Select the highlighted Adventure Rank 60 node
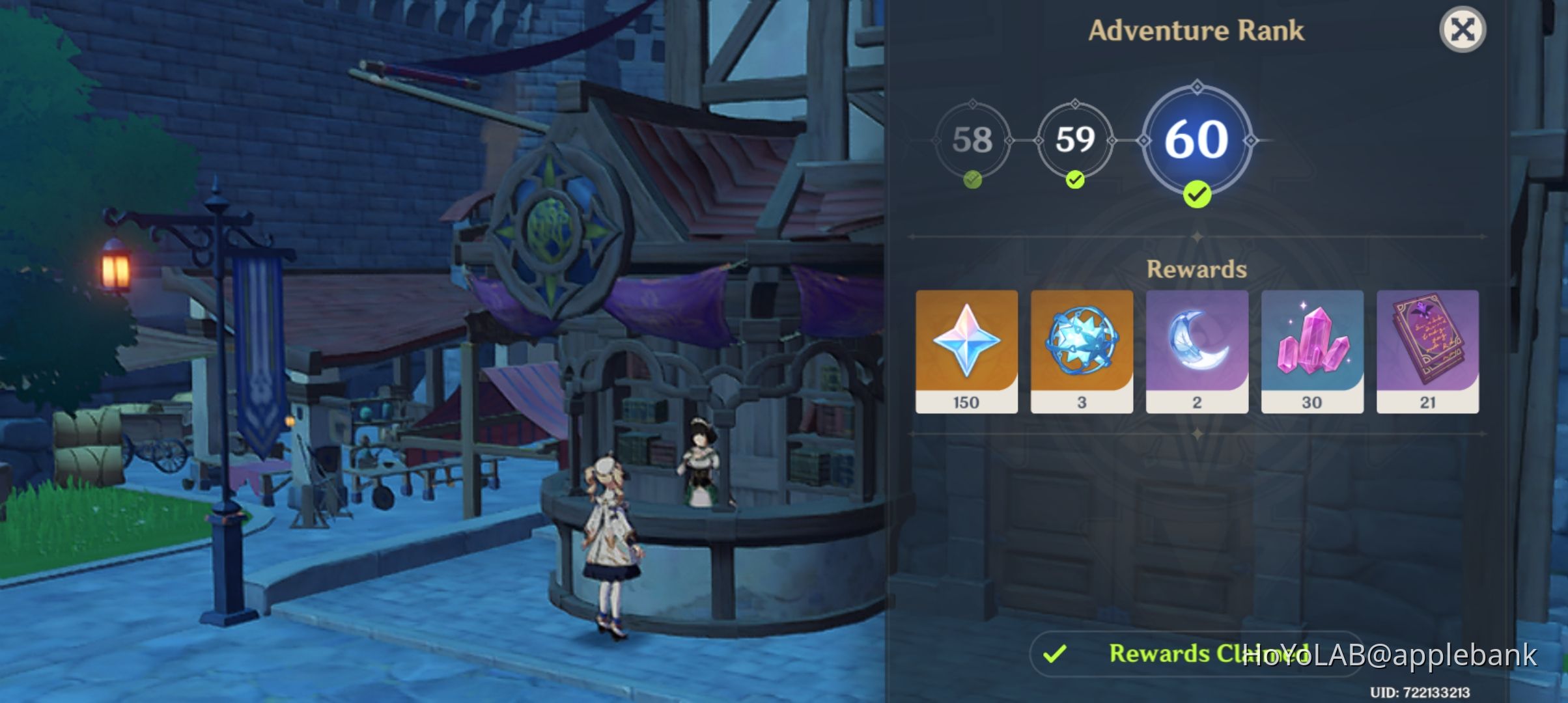1568x703 pixels. tap(1197, 139)
